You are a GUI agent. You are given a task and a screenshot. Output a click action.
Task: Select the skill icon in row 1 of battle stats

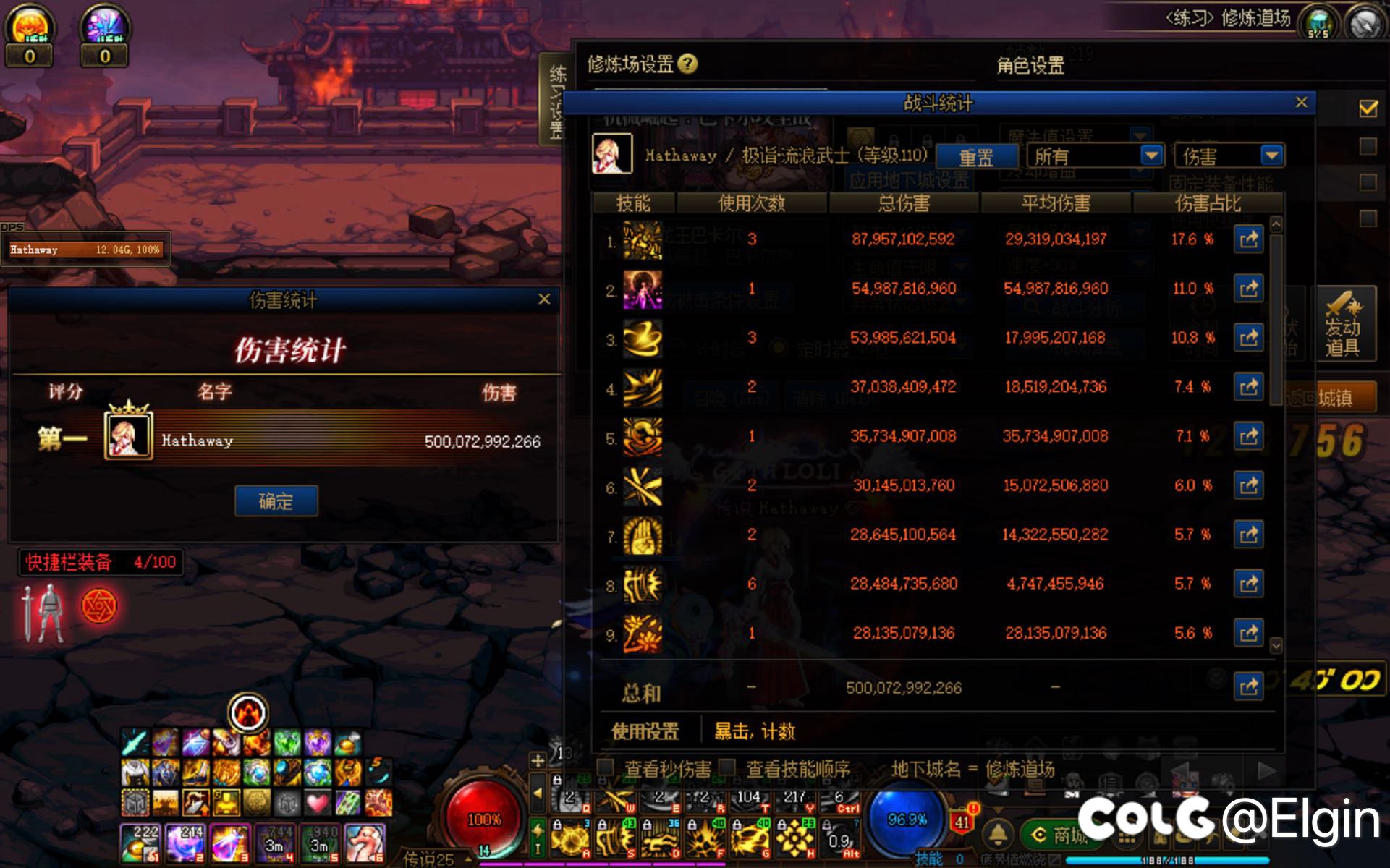click(643, 239)
